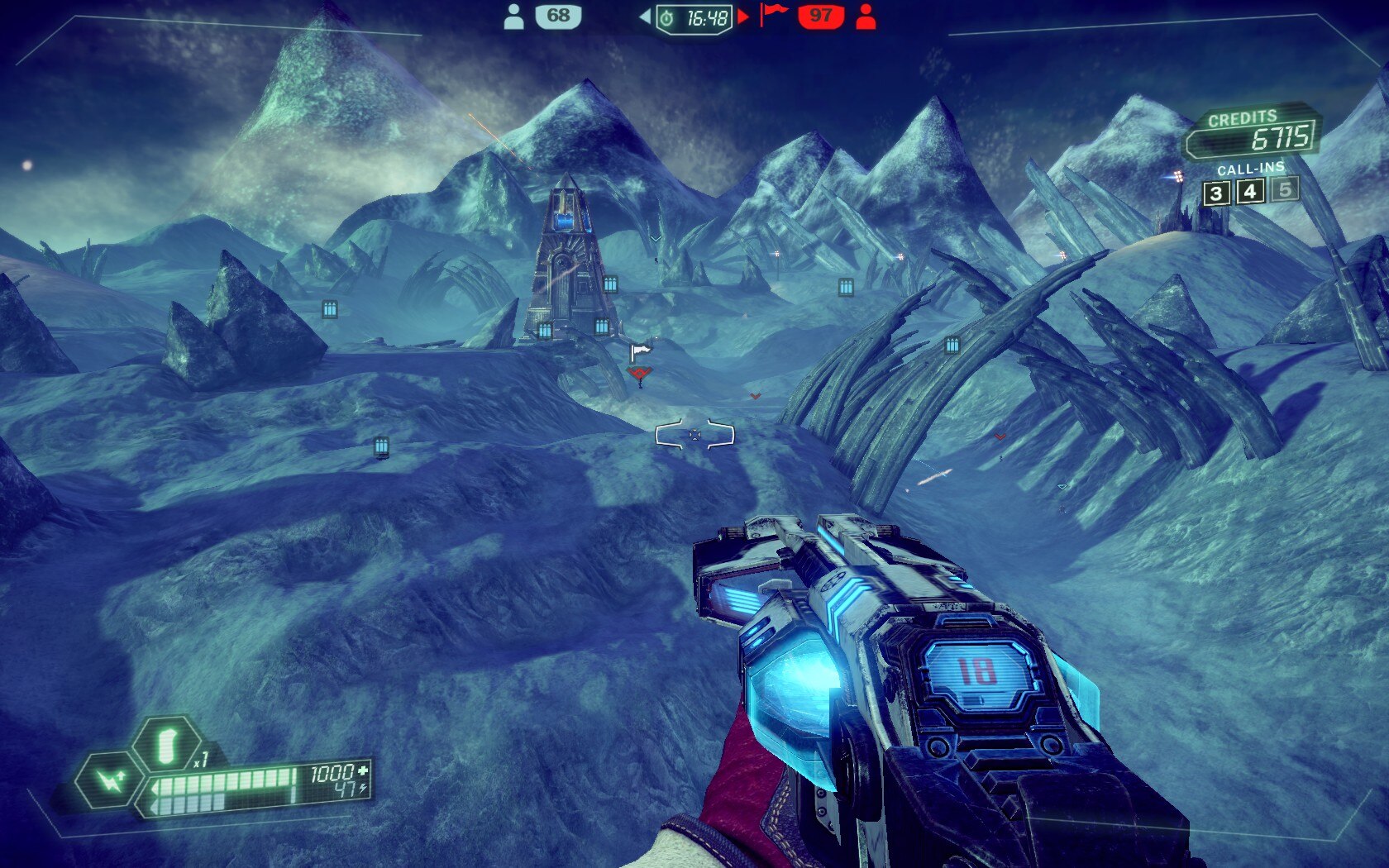
Task: Select call-in slot 3
Action: (x=1215, y=193)
